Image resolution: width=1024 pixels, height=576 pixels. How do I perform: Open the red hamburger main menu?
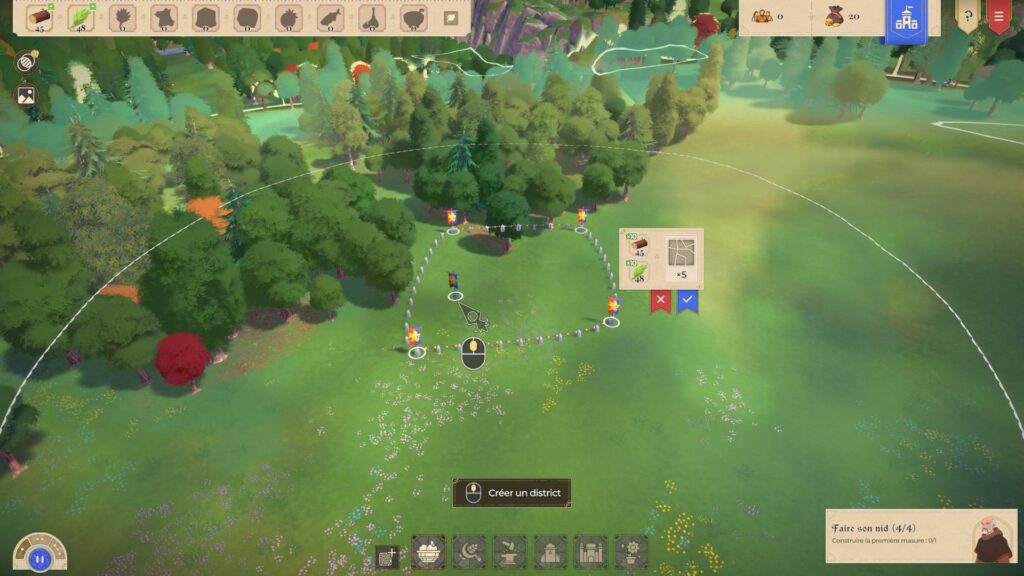(x=998, y=17)
